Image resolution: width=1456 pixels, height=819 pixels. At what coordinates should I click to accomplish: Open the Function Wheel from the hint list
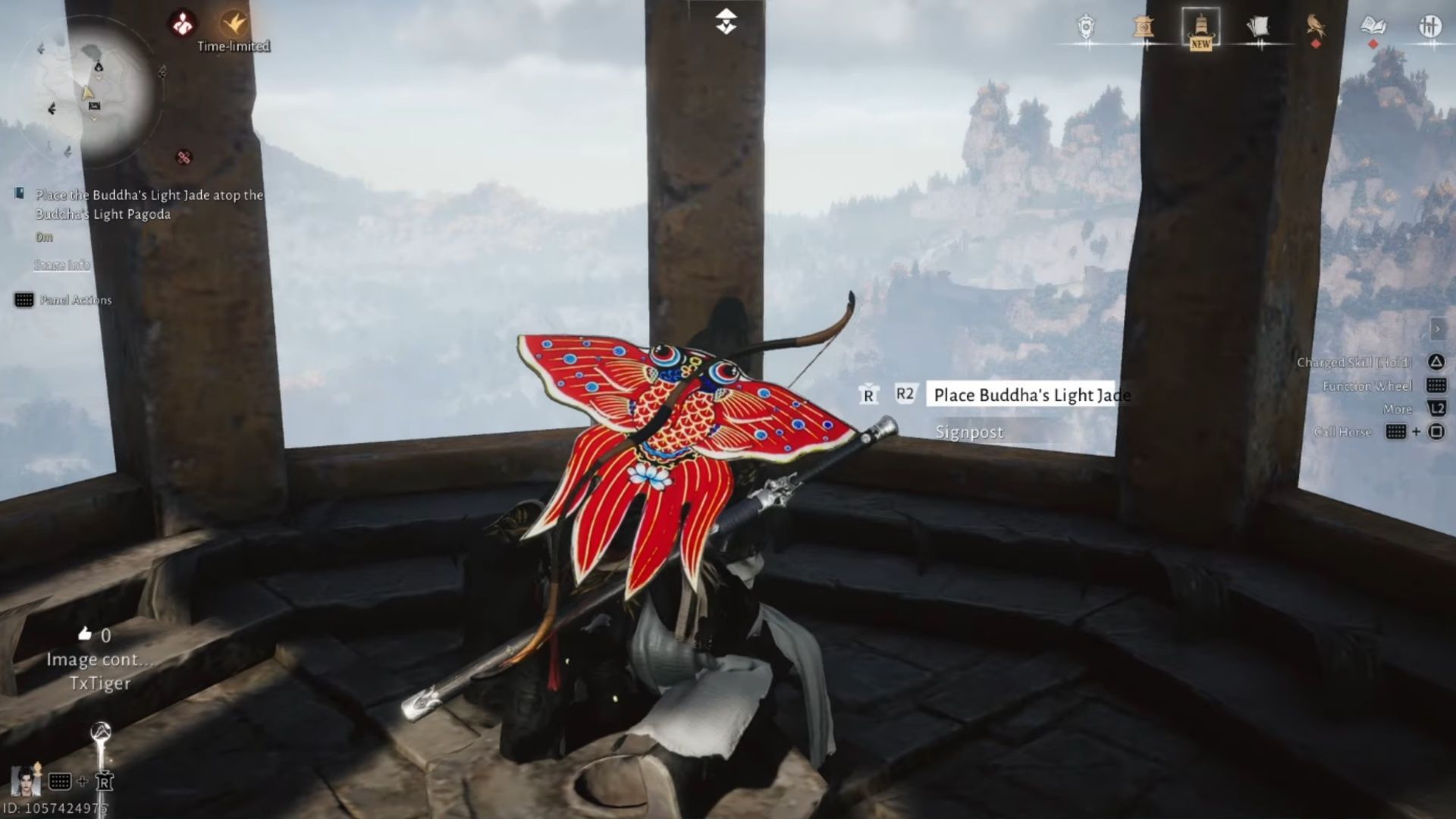(x=1437, y=386)
